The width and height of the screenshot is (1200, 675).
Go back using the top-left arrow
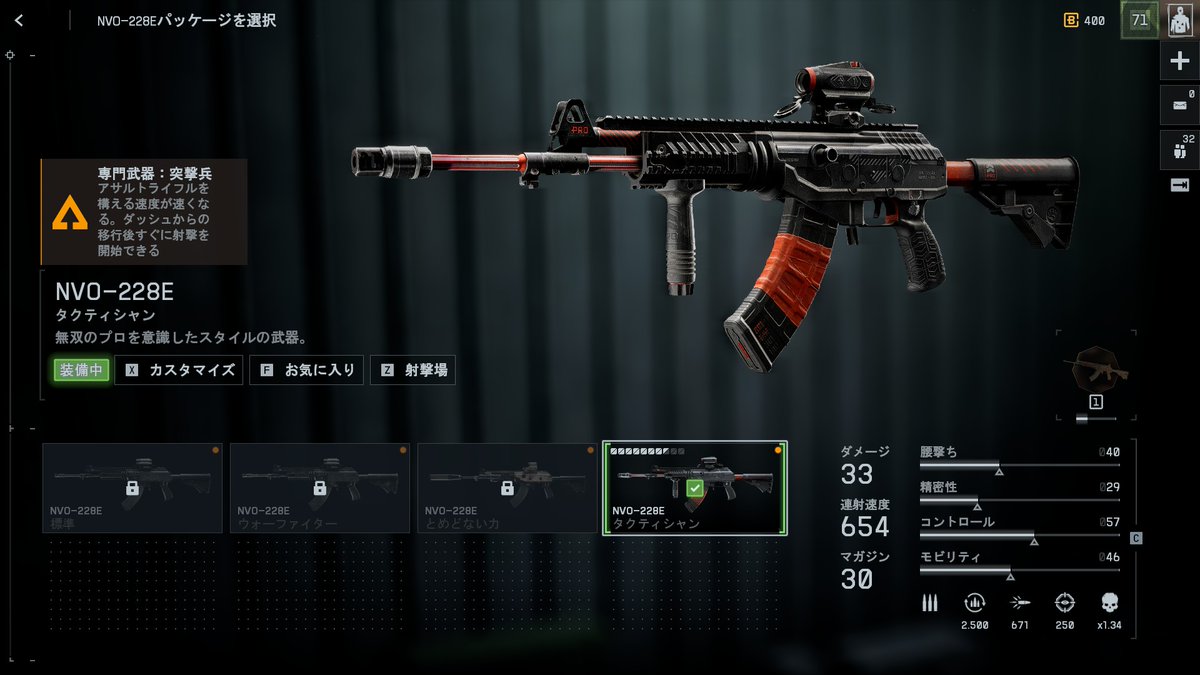click(x=19, y=20)
